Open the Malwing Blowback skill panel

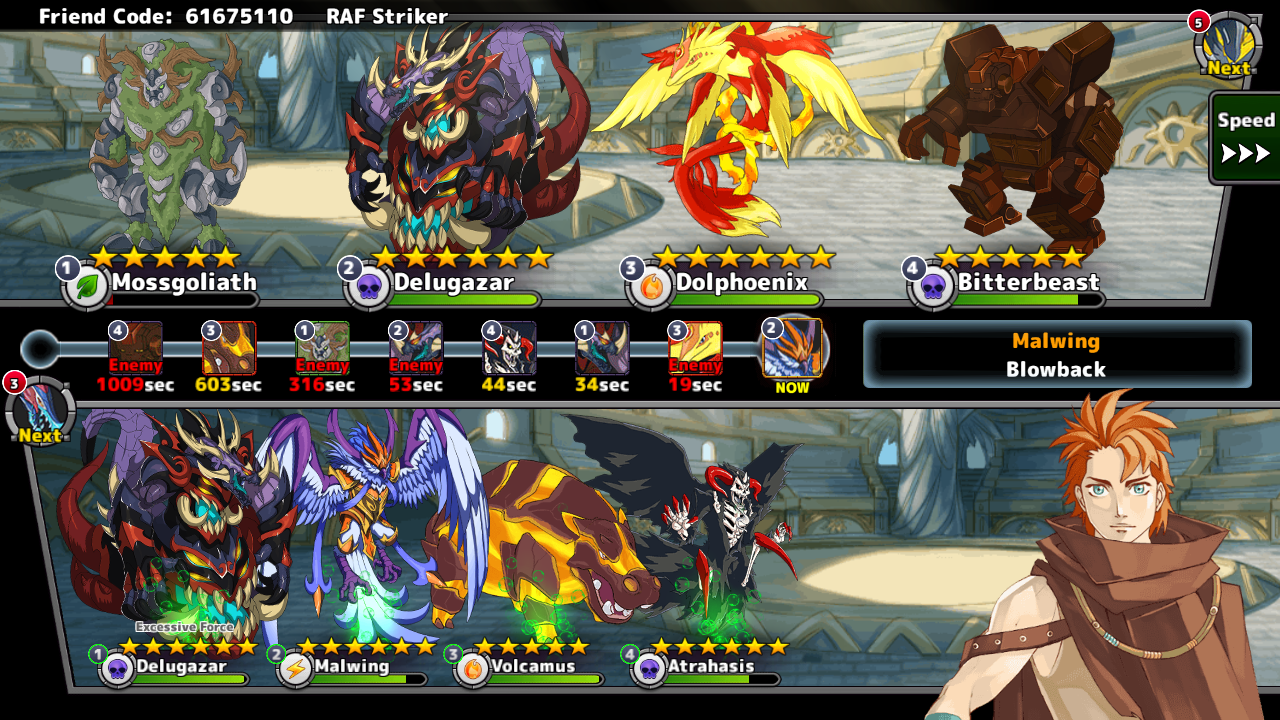1056,354
